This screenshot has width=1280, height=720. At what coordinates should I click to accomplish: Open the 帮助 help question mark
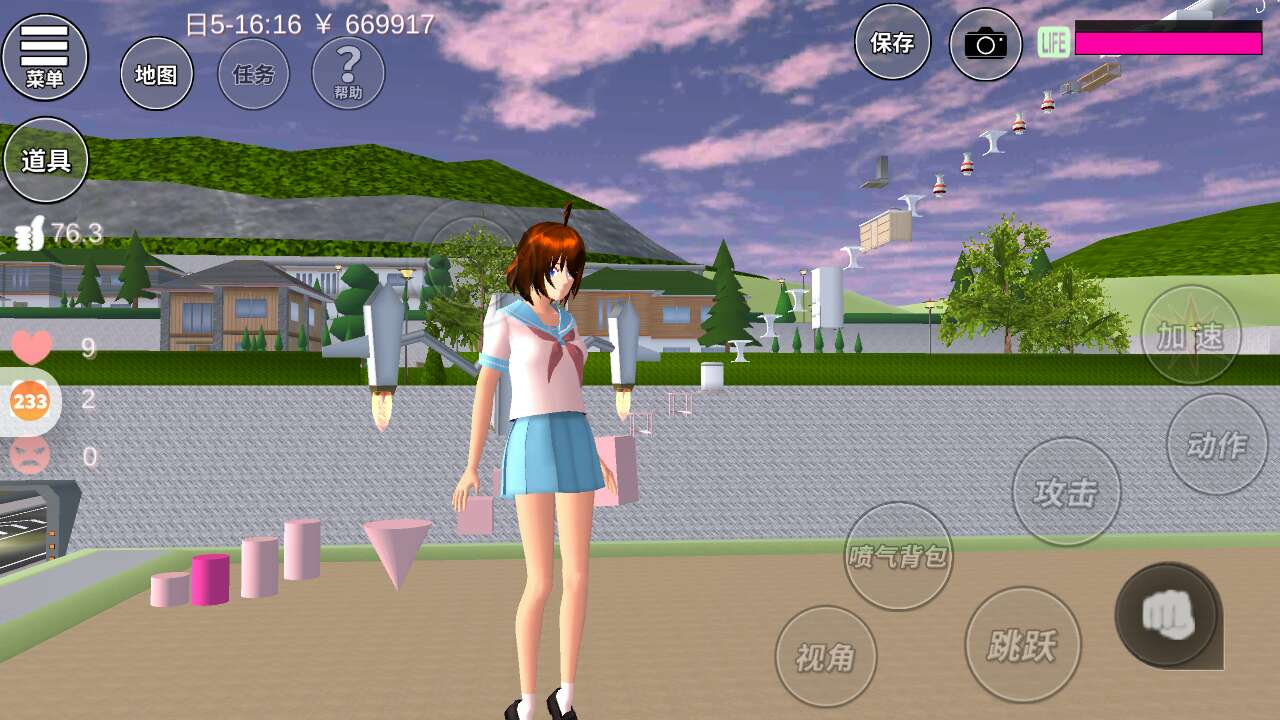[348, 73]
